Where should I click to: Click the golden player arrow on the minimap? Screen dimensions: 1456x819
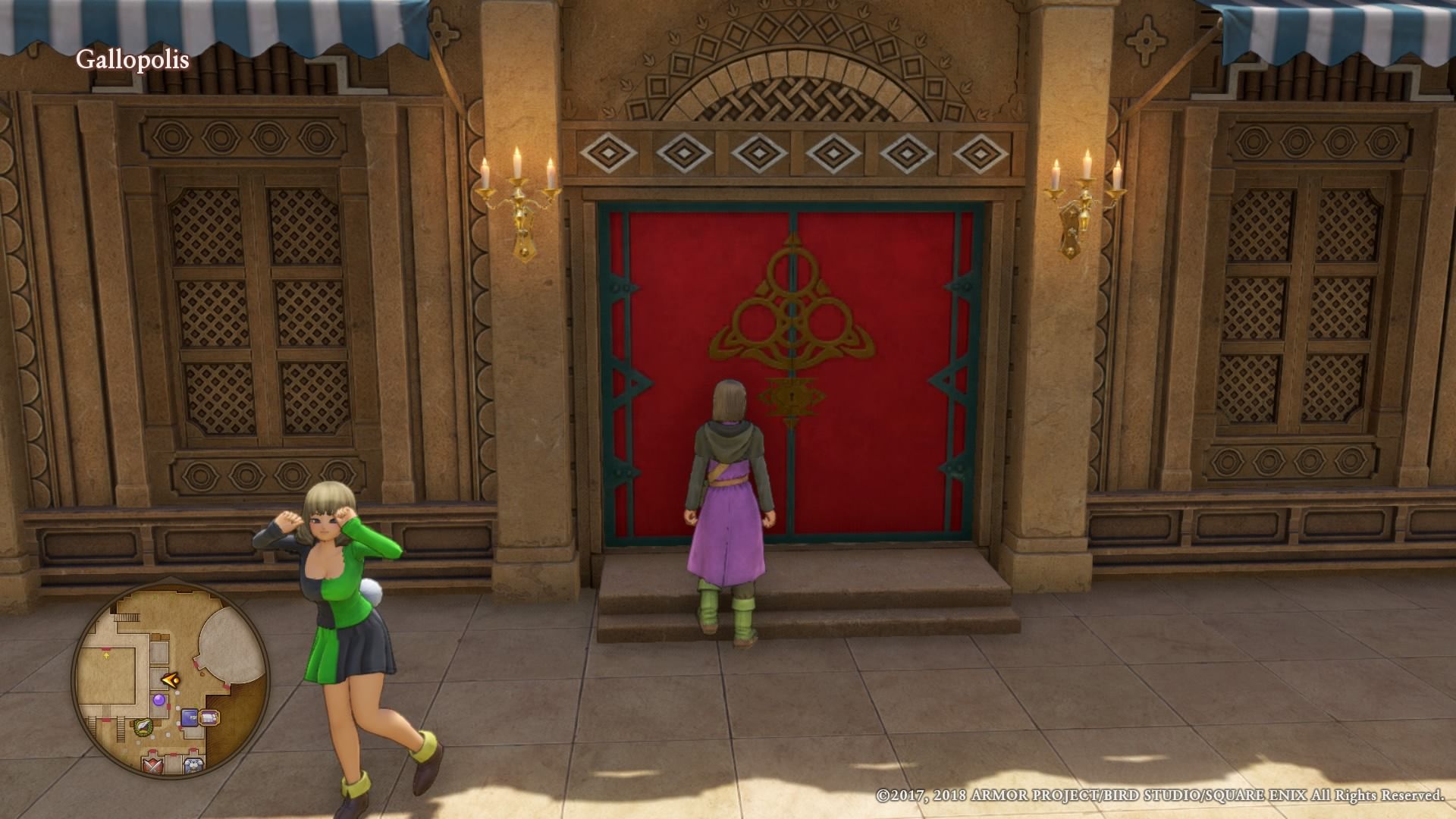(169, 679)
